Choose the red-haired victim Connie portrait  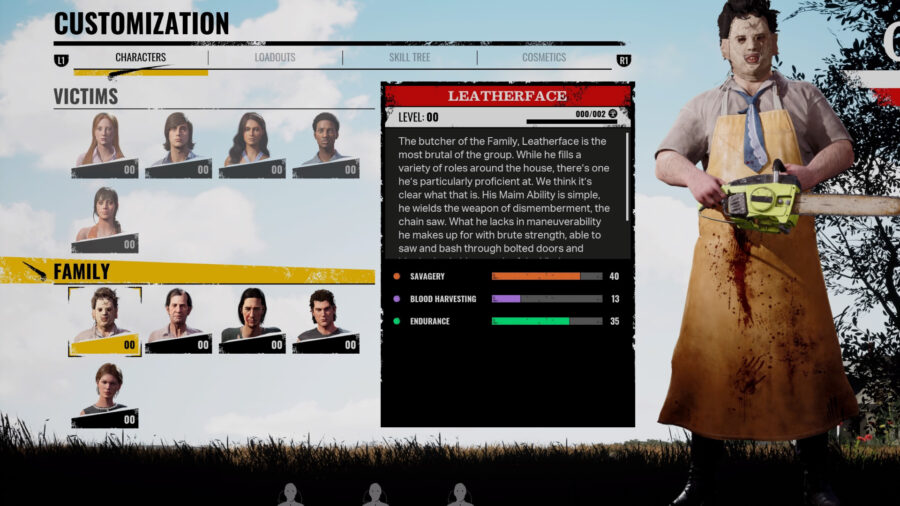click(x=104, y=143)
